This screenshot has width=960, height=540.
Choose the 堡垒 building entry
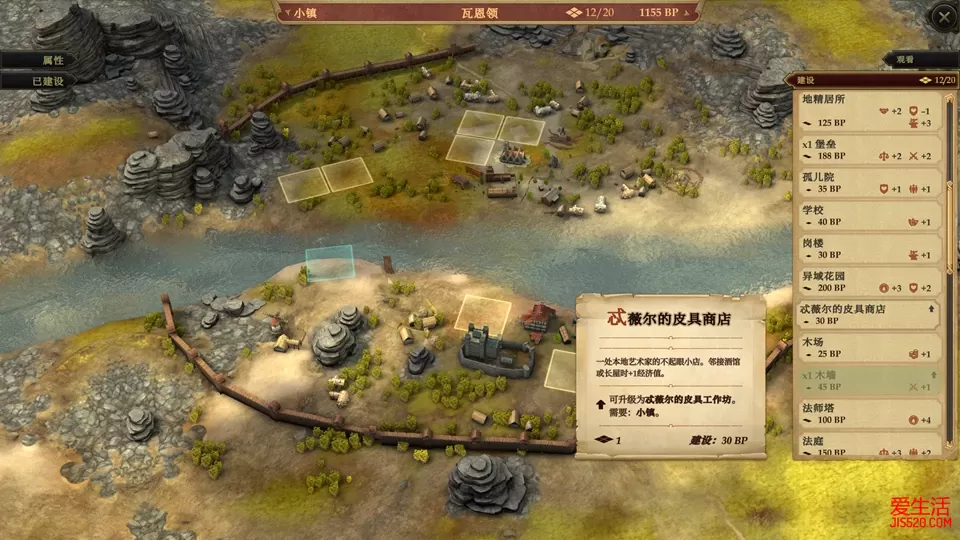868,149
